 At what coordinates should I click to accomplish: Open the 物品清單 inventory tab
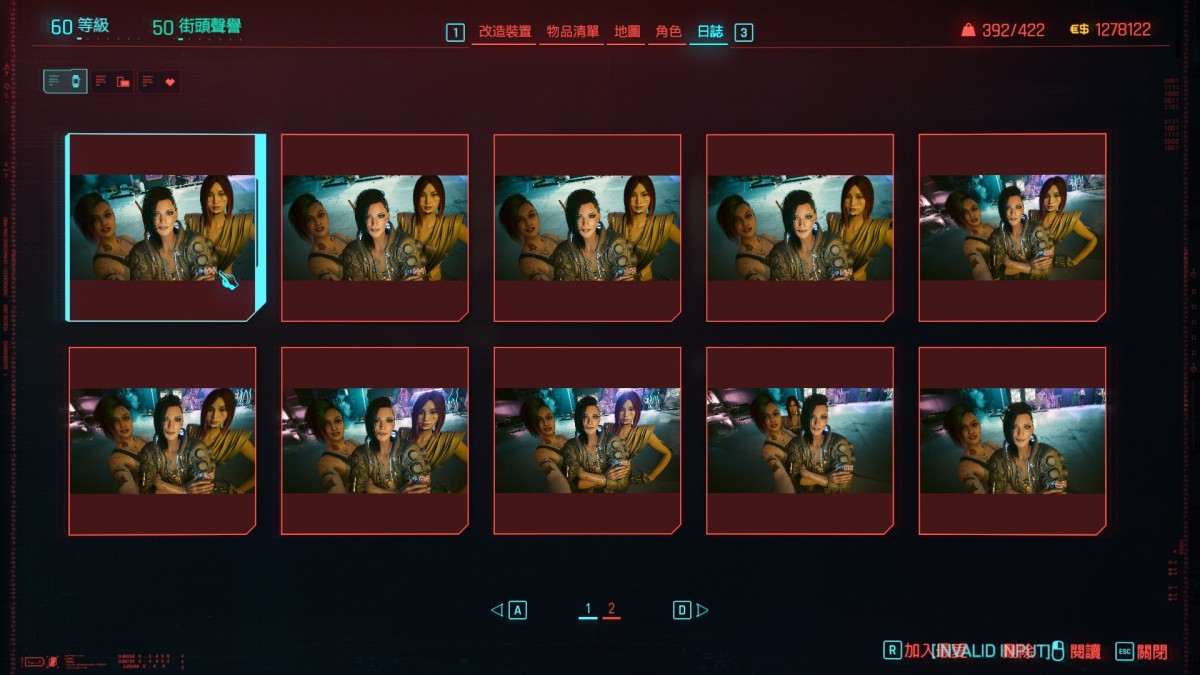point(572,32)
